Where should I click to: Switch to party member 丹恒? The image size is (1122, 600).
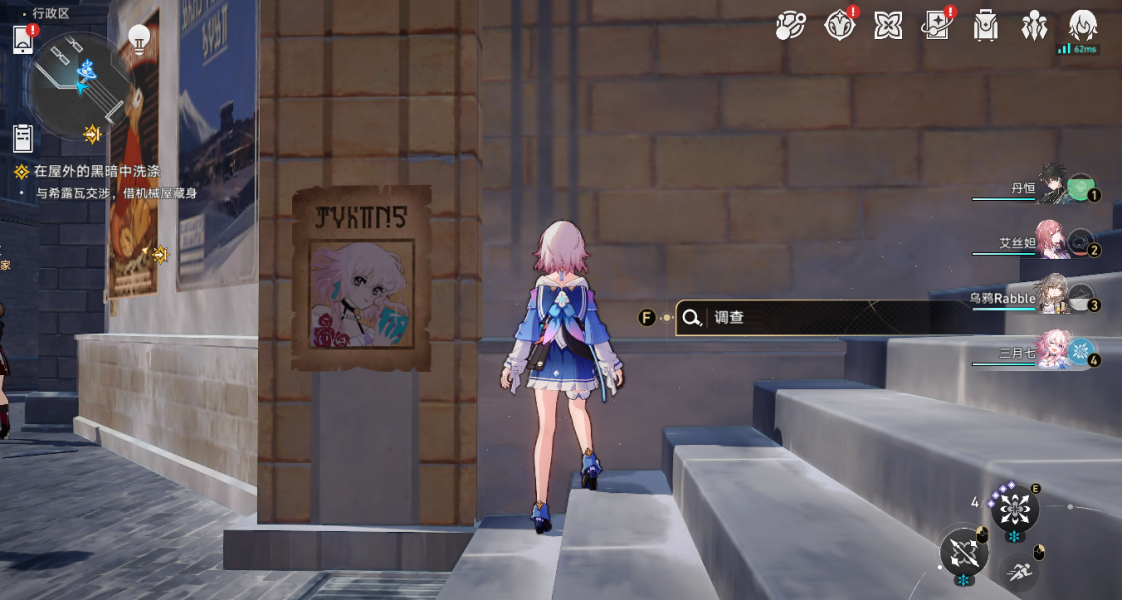pos(1050,188)
